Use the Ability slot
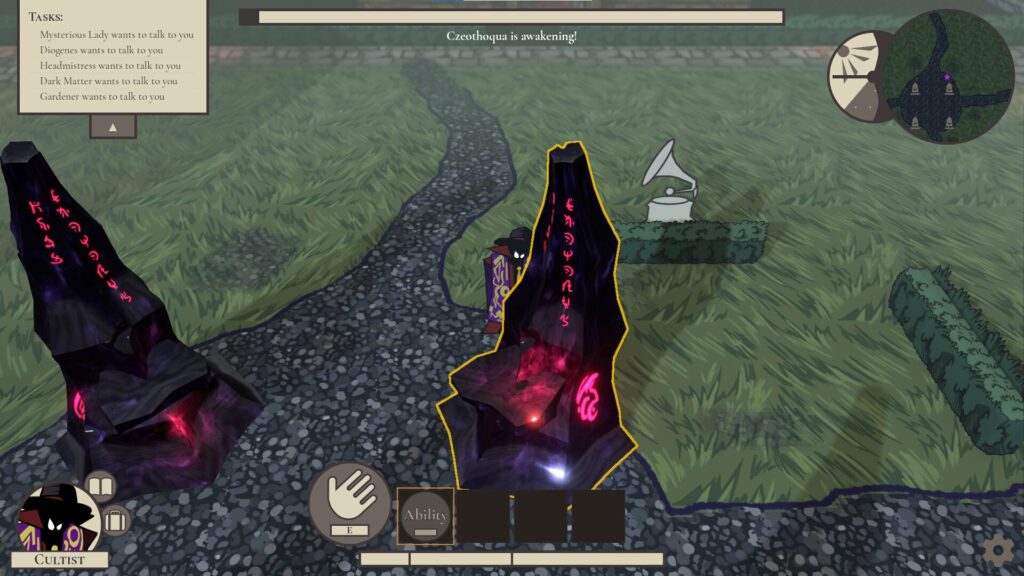Viewport: 1024px width, 576px height. point(426,516)
